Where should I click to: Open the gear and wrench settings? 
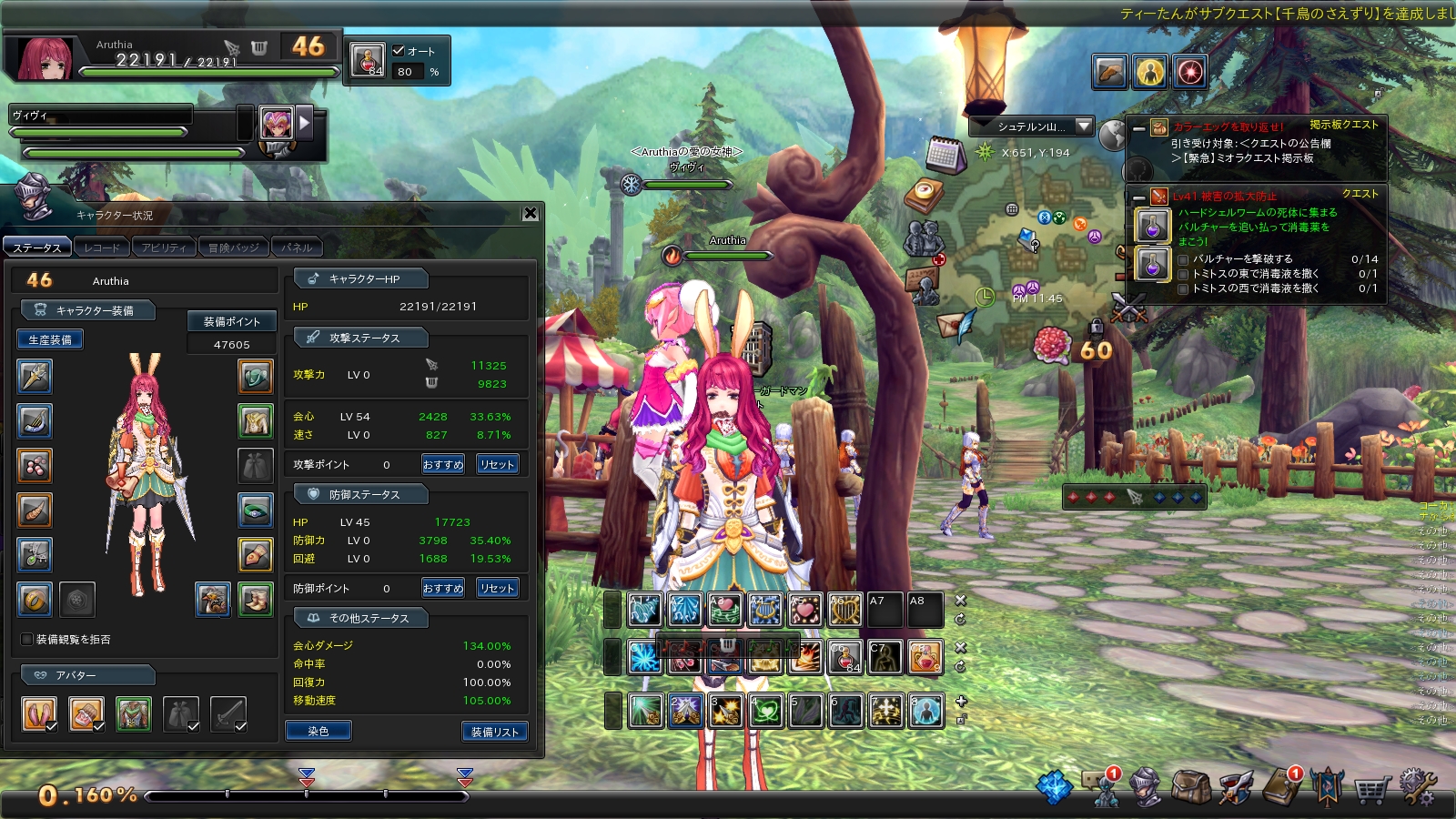coord(1418,786)
